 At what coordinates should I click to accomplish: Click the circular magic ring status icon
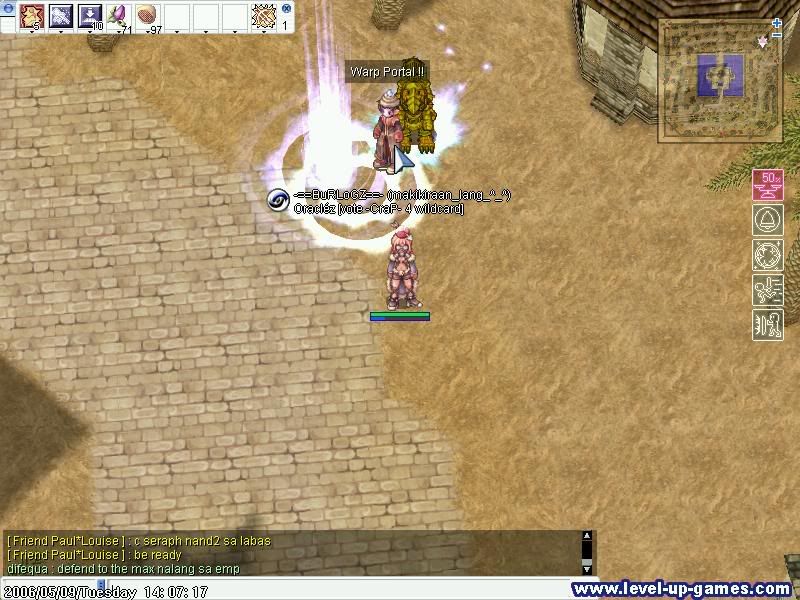(767, 255)
